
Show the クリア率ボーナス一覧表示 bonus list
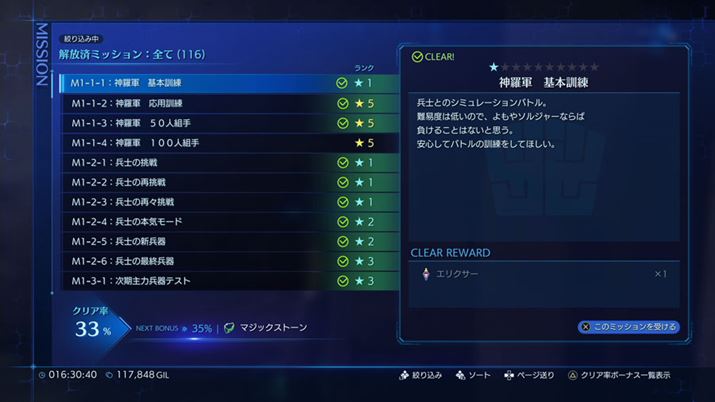click(x=618, y=375)
